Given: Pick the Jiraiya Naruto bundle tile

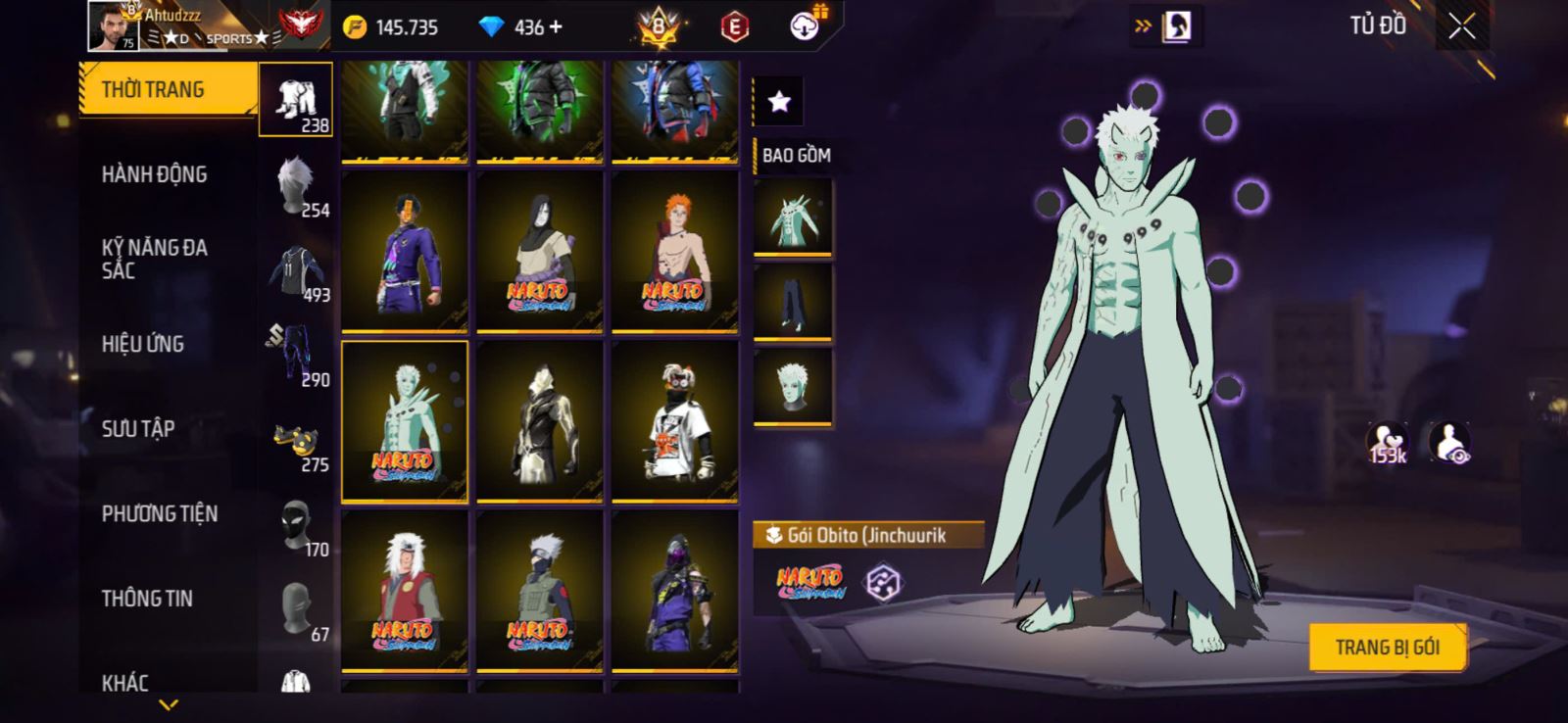Looking at the screenshot, I should tap(405, 591).
